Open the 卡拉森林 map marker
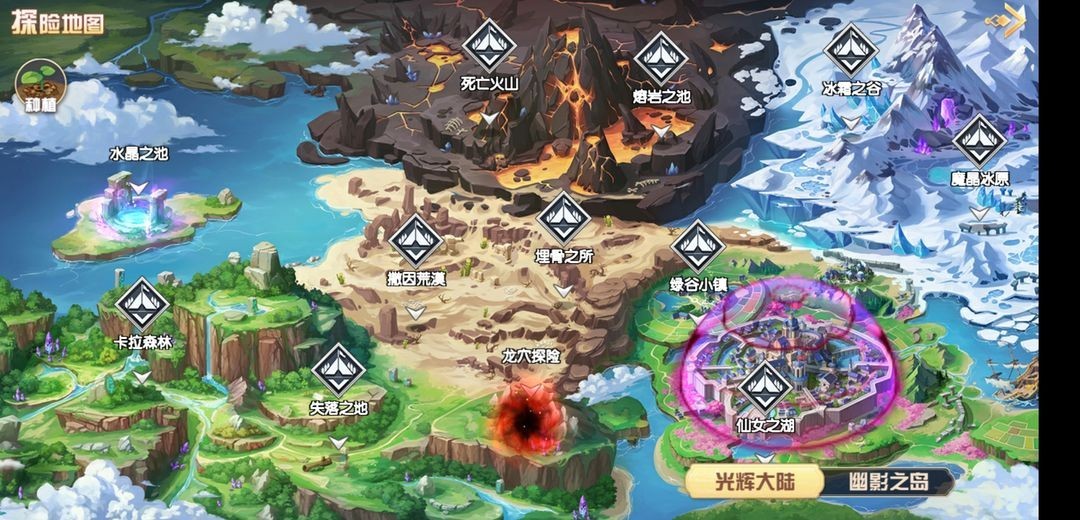 click(x=143, y=304)
